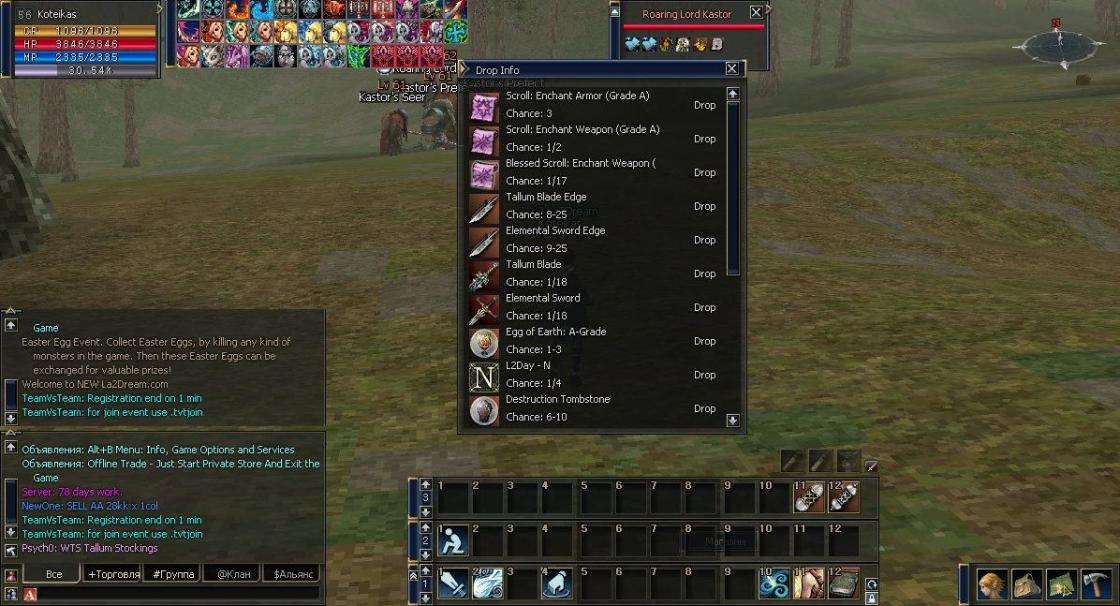Screen dimensions: 1120x606
Task: Select the Elemental Sword drop row
Action: (x=598, y=307)
